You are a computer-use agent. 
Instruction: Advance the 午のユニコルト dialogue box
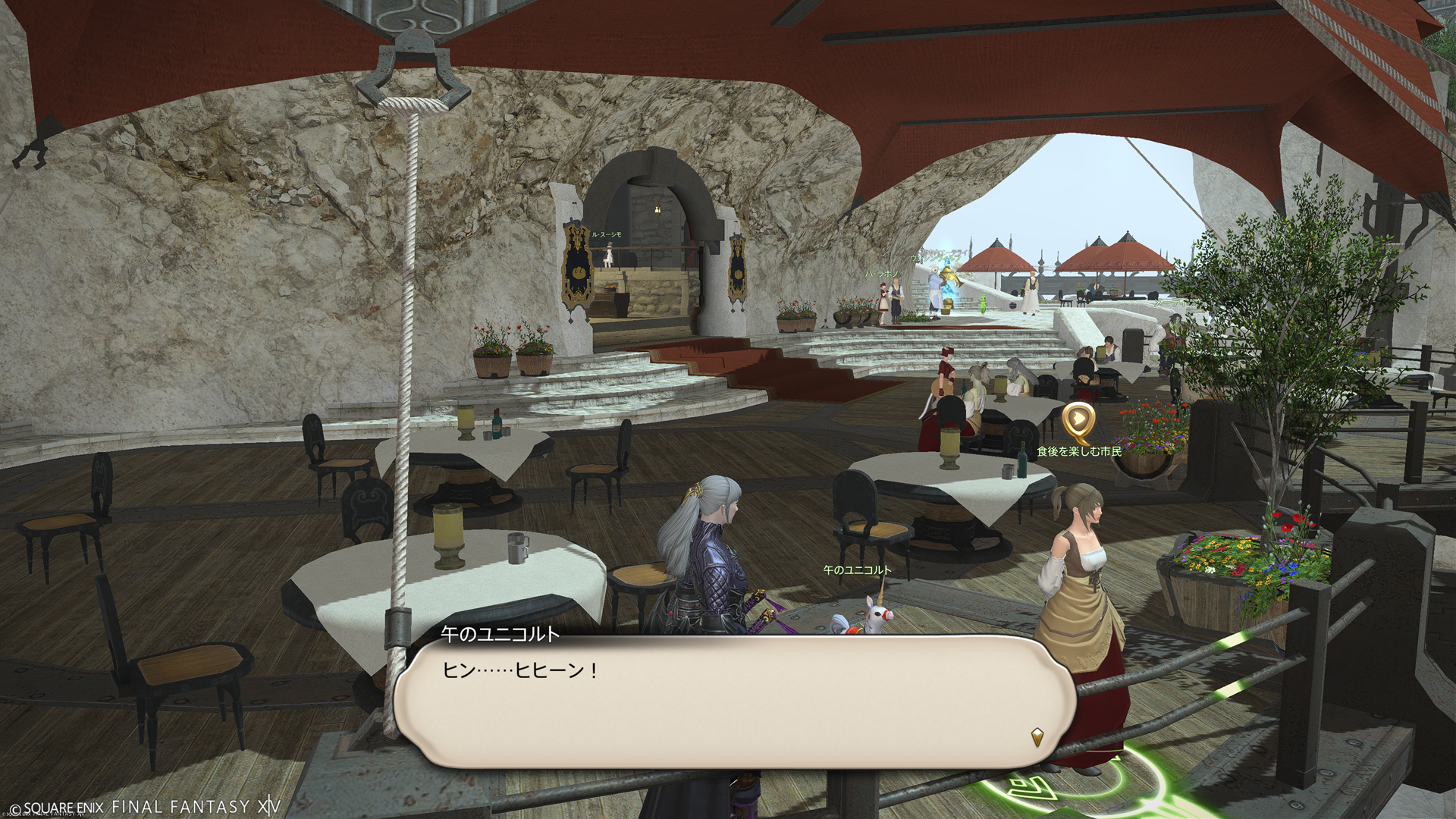point(734,701)
